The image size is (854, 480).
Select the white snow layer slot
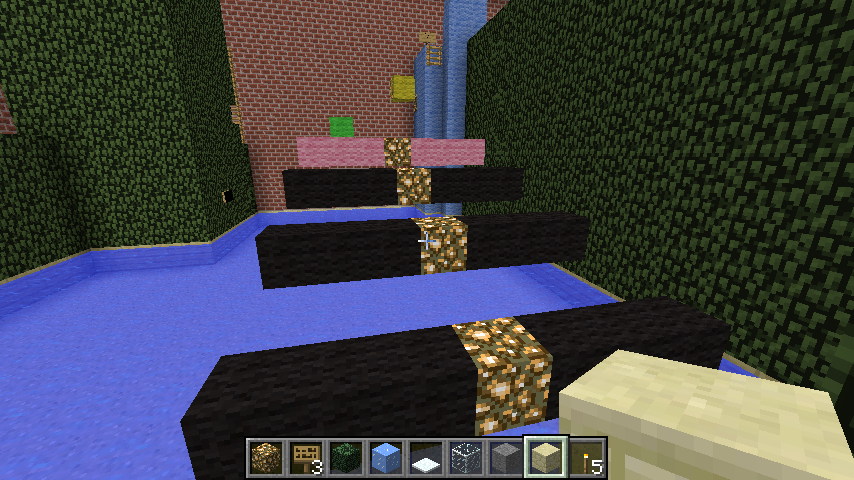(426, 457)
